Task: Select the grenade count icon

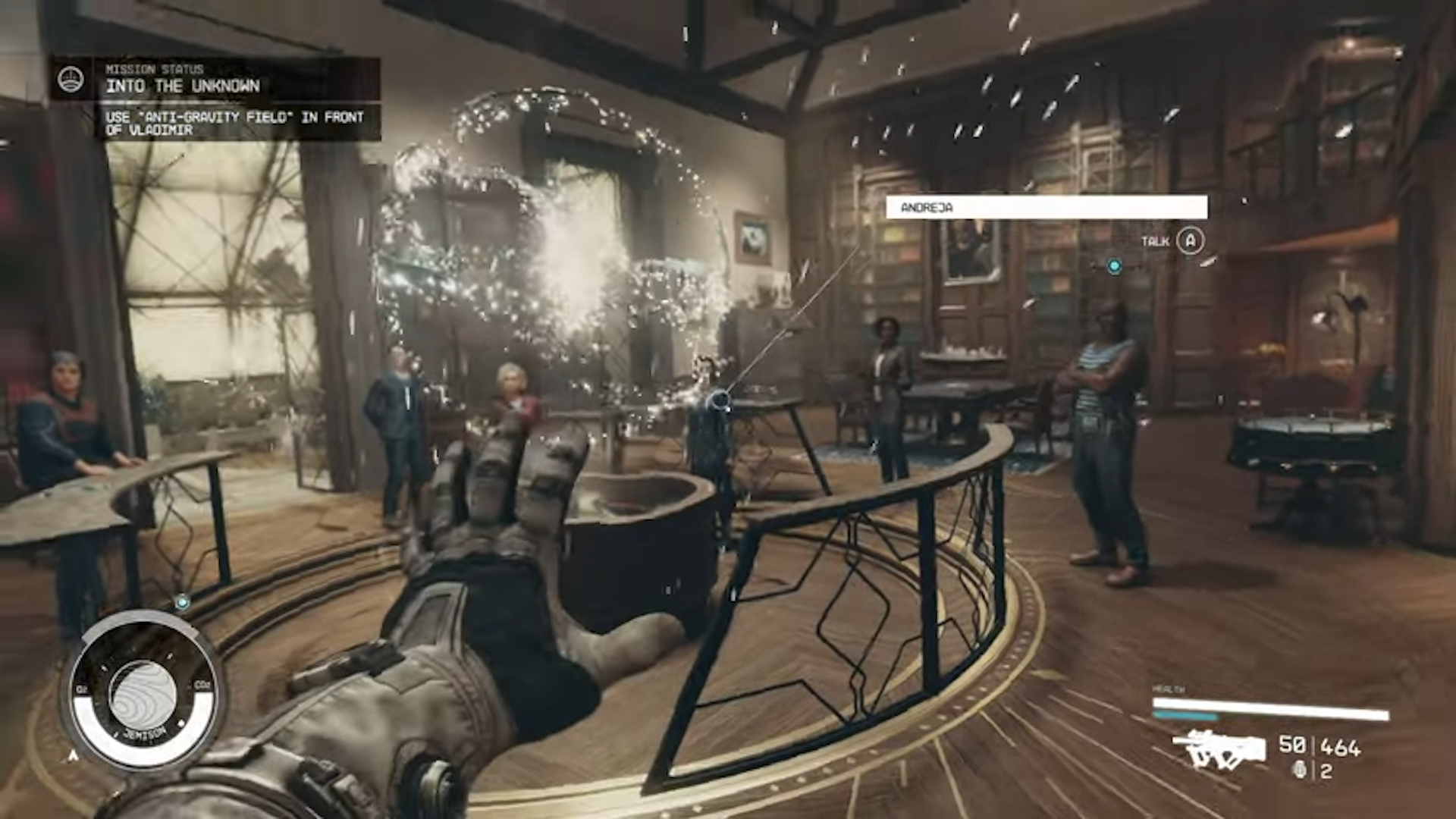Action: pos(1299,771)
